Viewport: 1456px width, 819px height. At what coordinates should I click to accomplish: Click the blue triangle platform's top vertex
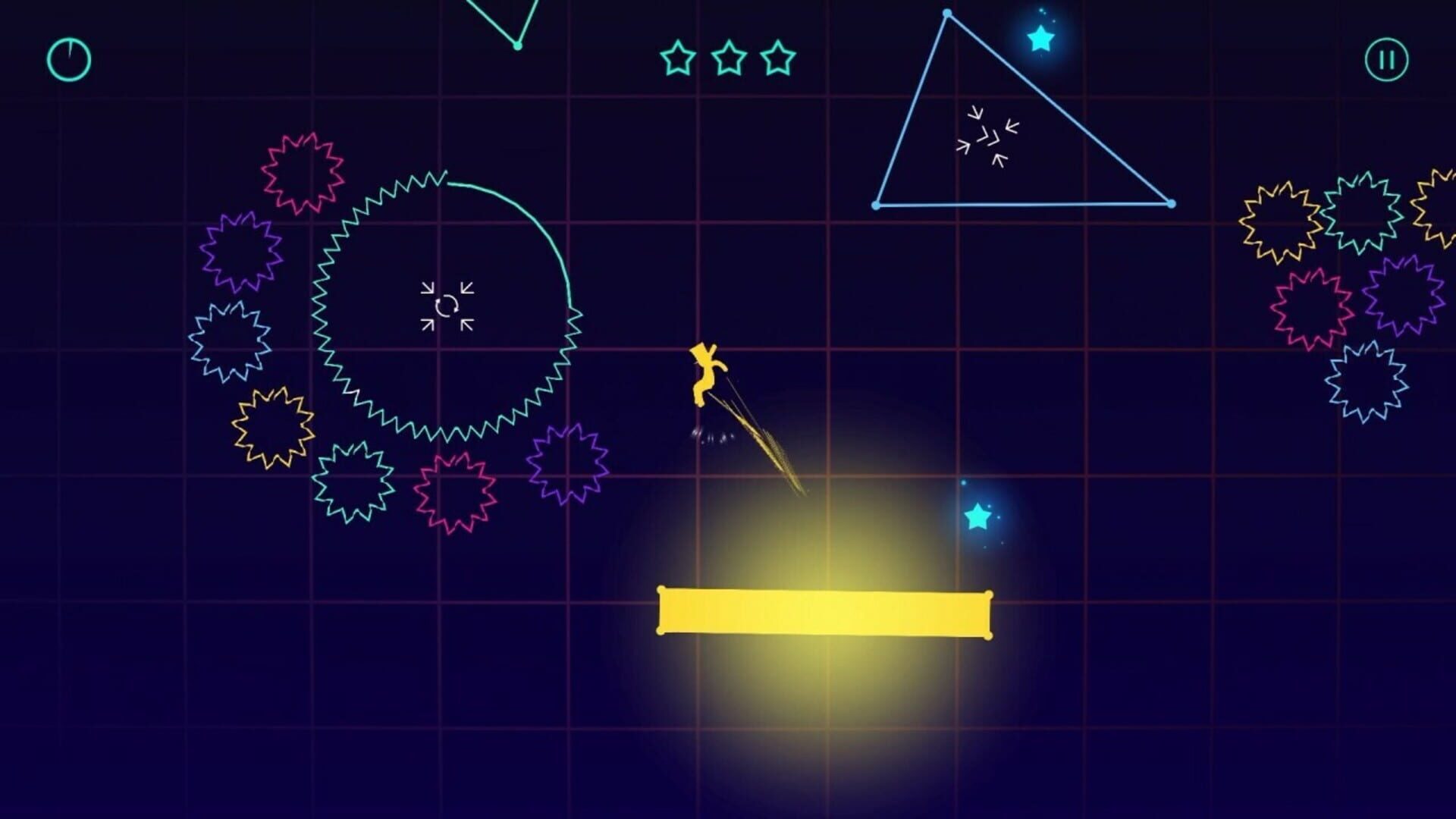click(x=946, y=13)
